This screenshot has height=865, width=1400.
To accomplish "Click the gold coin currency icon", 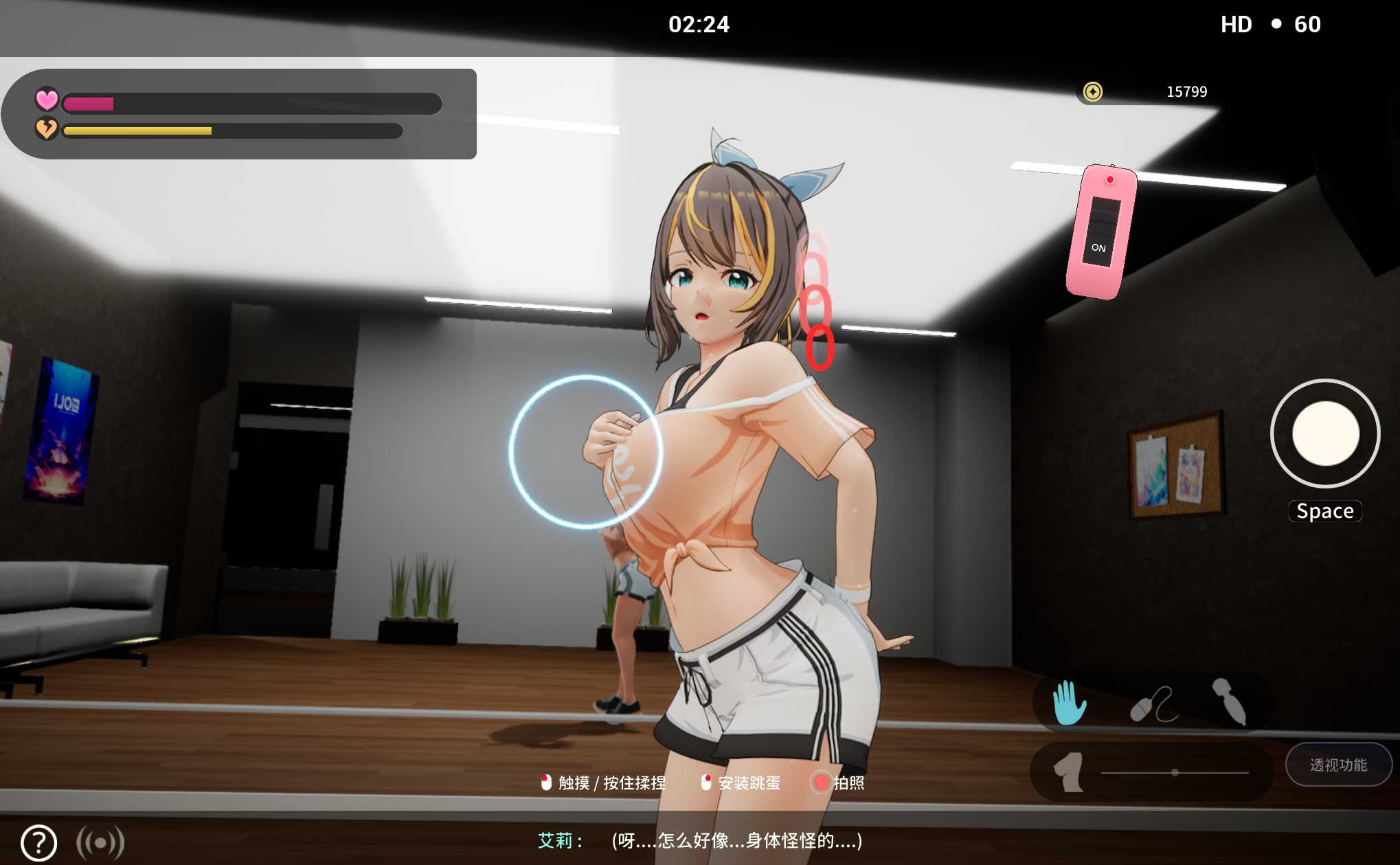I will (x=1092, y=91).
